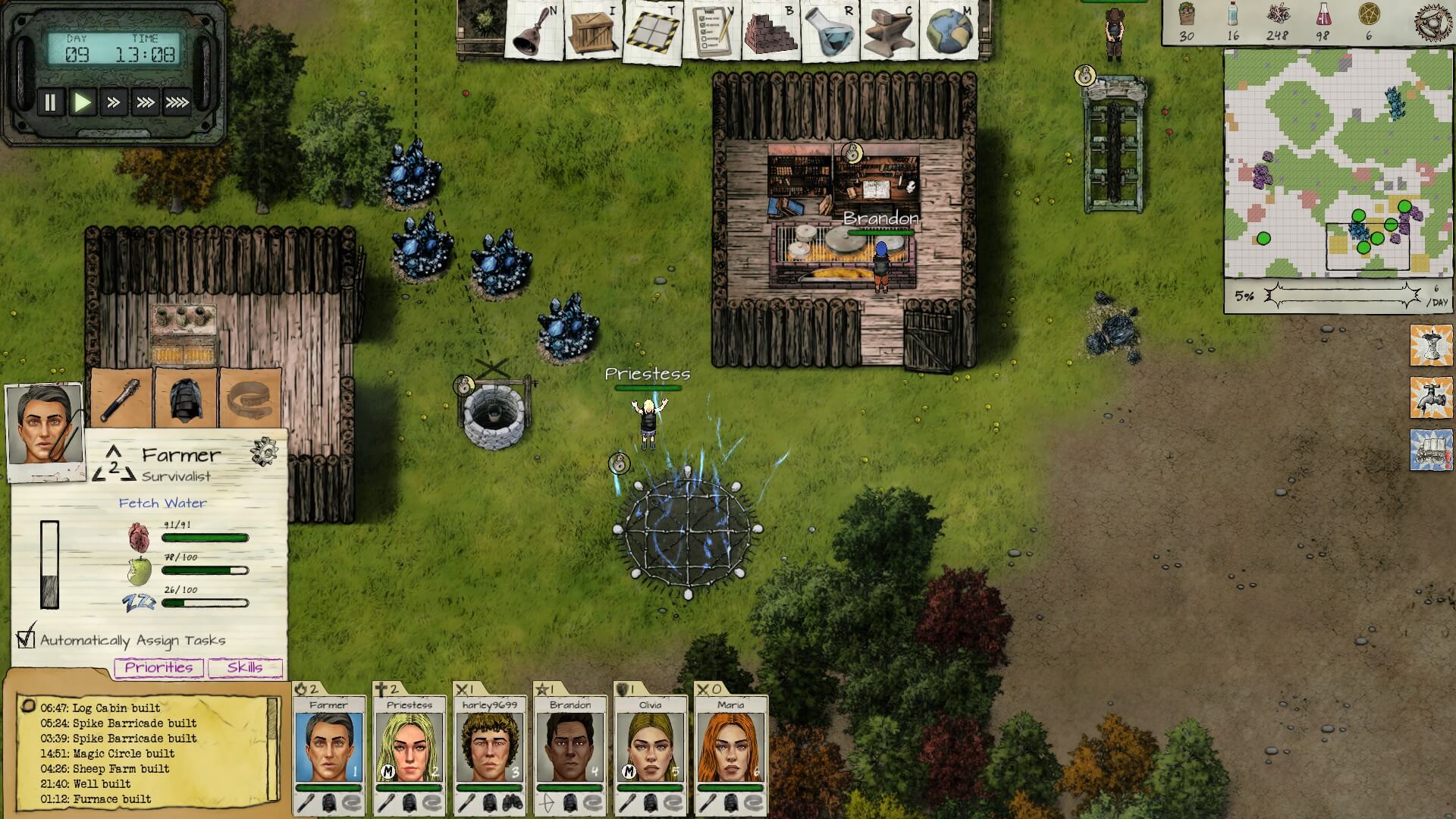Image resolution: width=1456 pixels, height=819 pixels.
Task: Open the checklist clipboard menu
Action: 711,32
